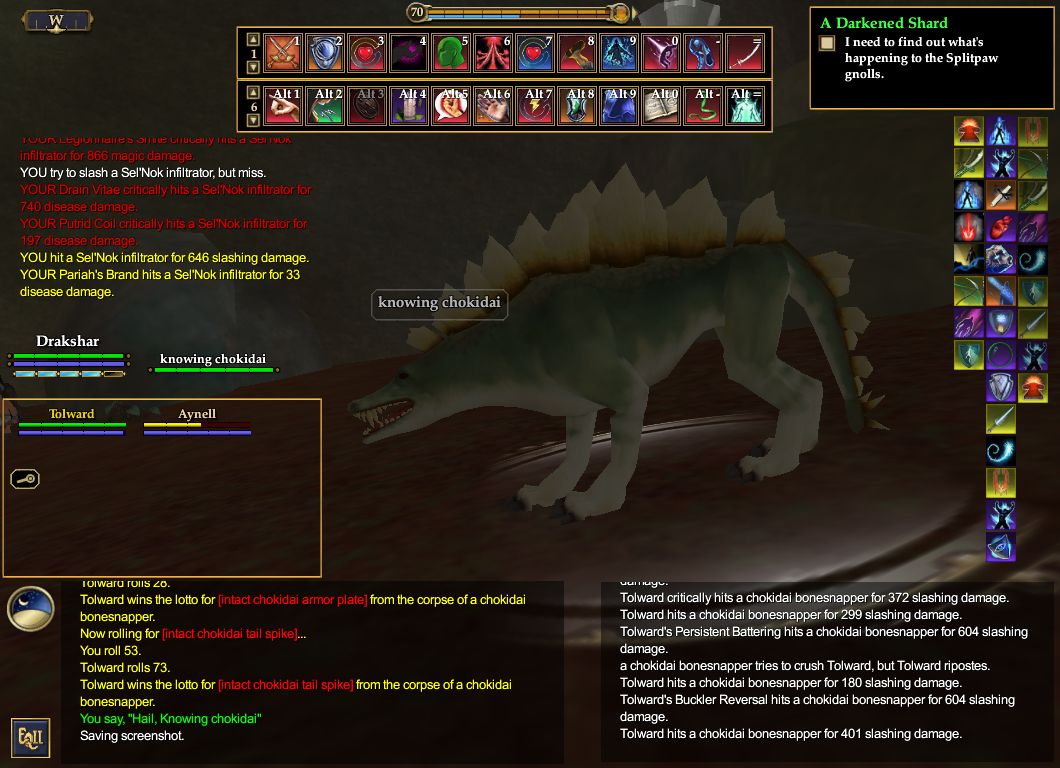
Task: Select the A Darkened Shard quest title
Action: coord(883,23)
